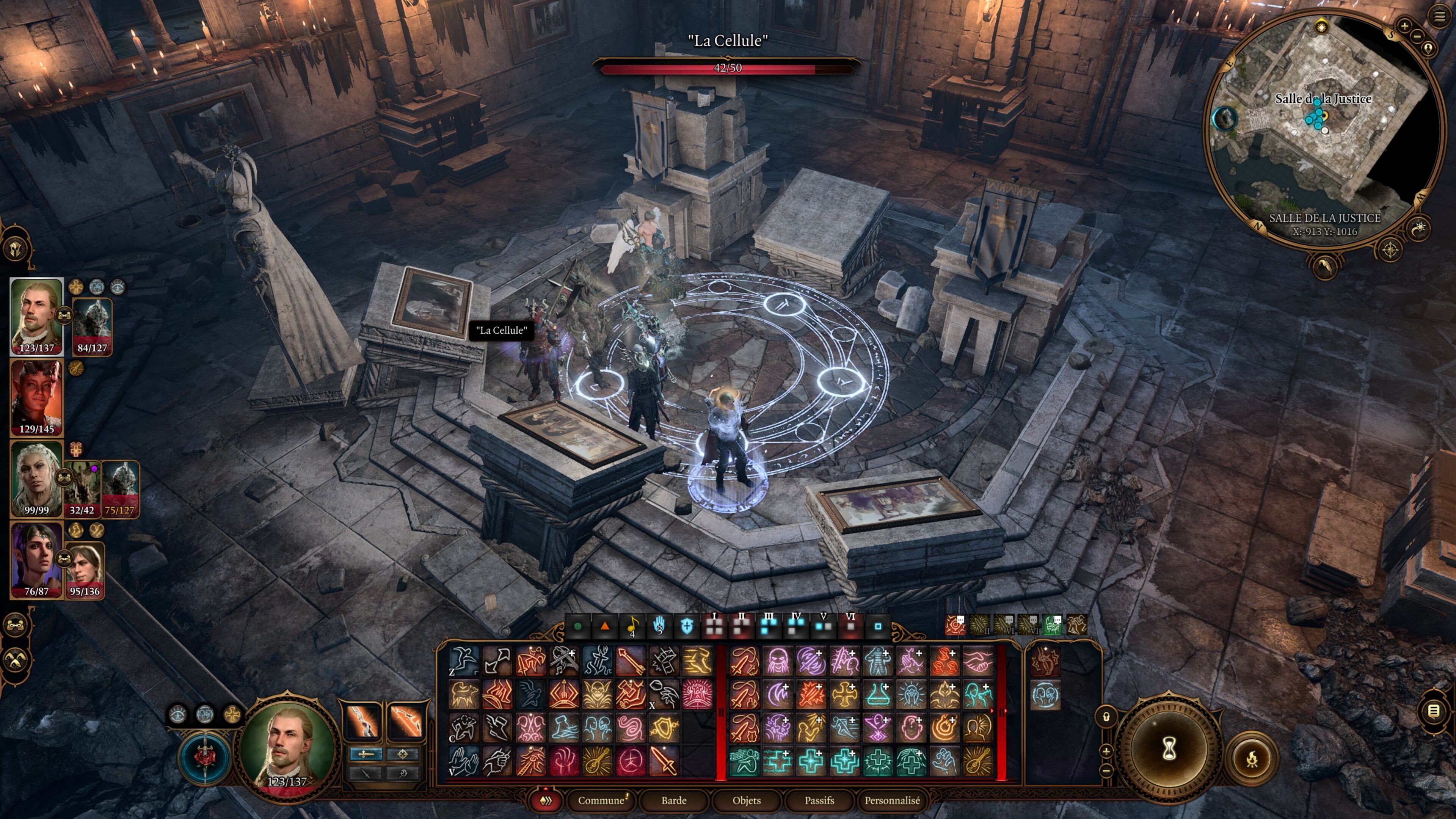Select the Personnalisé hotbar tab

(892, 800)
